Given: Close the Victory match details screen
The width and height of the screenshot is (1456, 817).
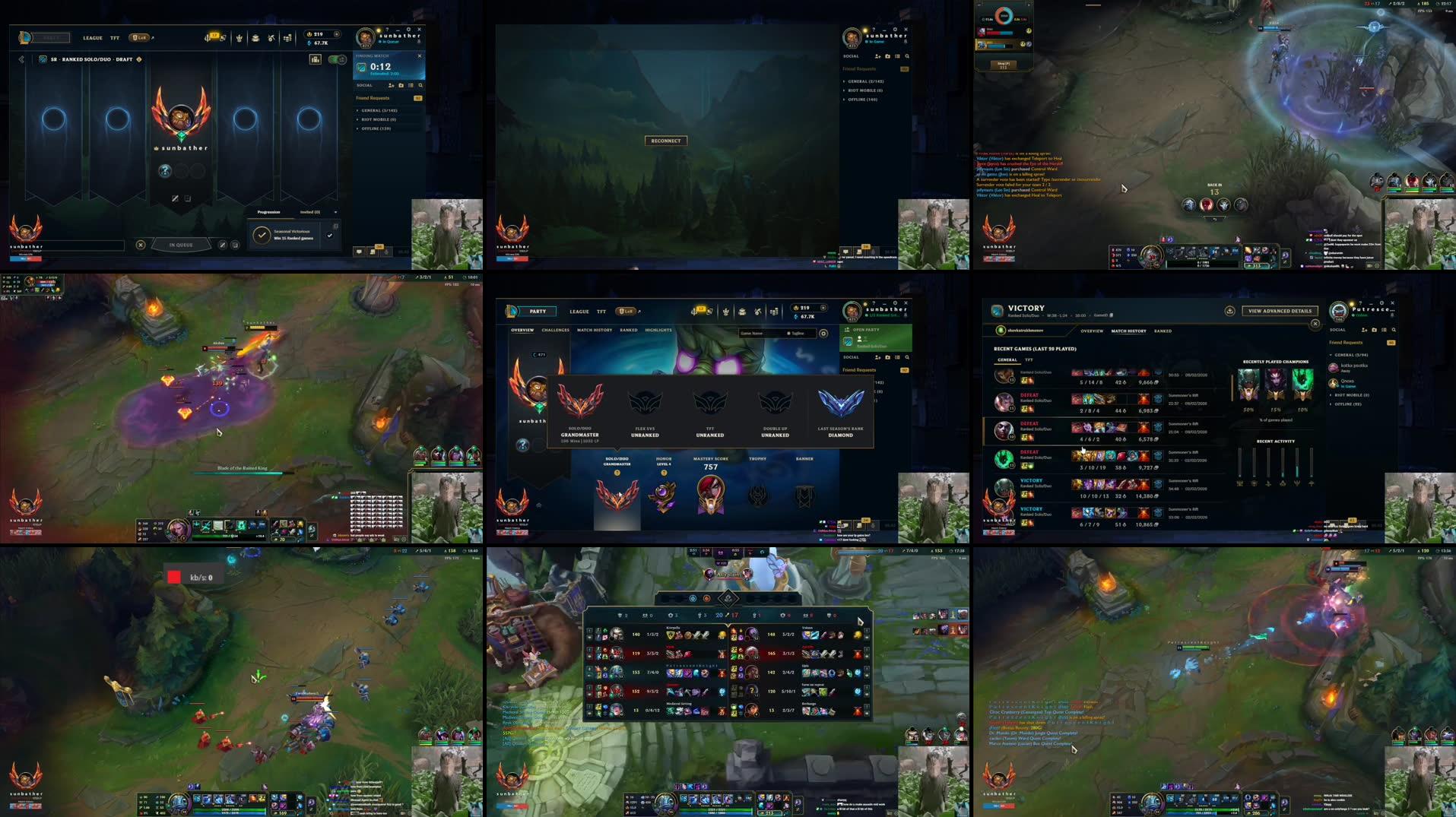Looking at the screenshot, I should (1315, 324).
